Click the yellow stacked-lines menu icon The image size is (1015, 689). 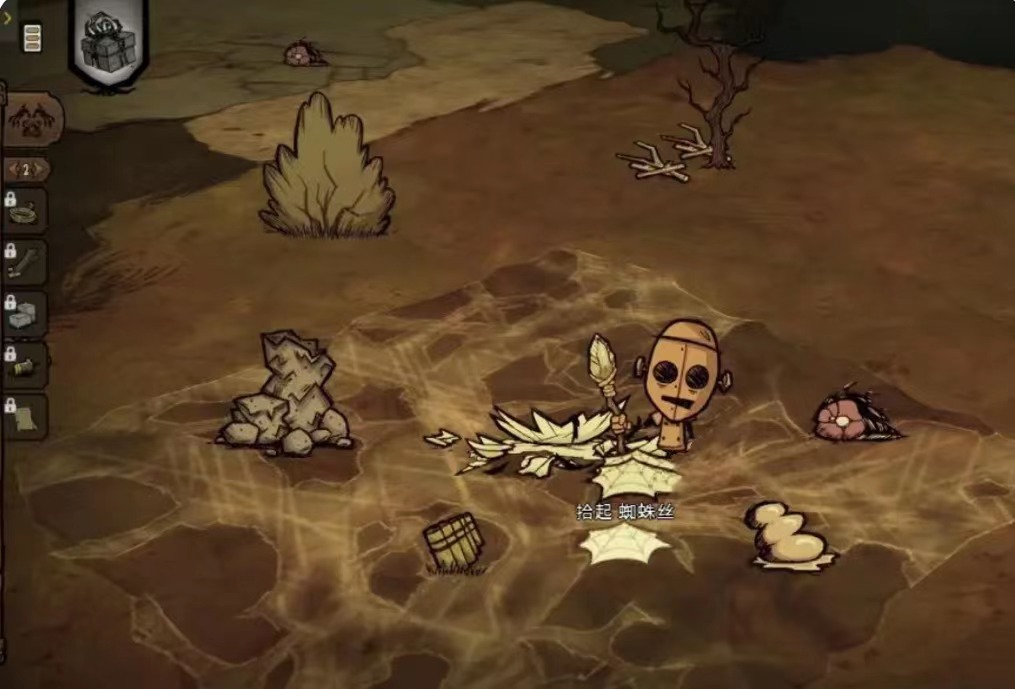pyautogui.click(x=33, y=38)
